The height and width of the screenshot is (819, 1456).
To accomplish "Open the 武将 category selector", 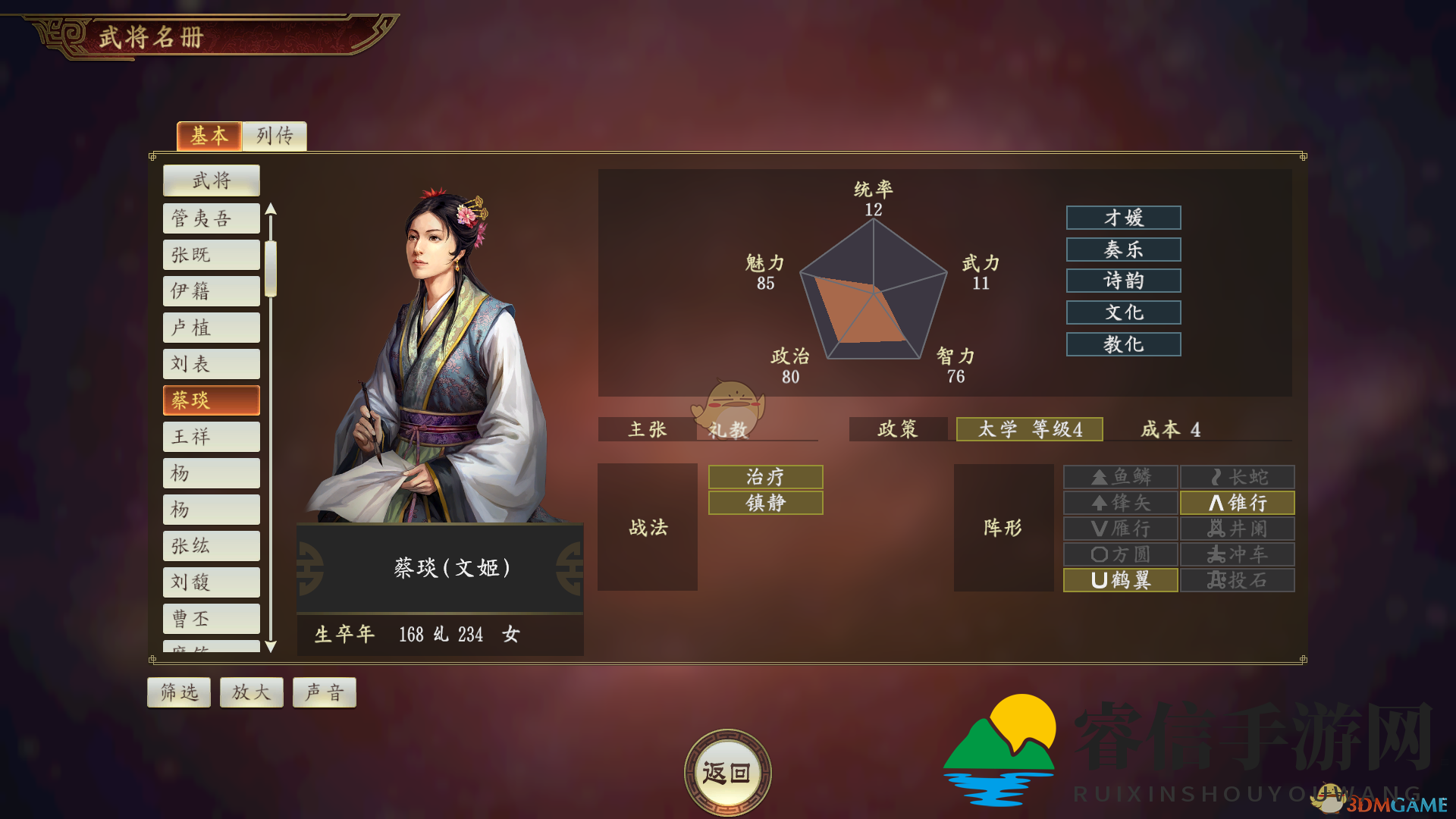I will tap(211, 180).
